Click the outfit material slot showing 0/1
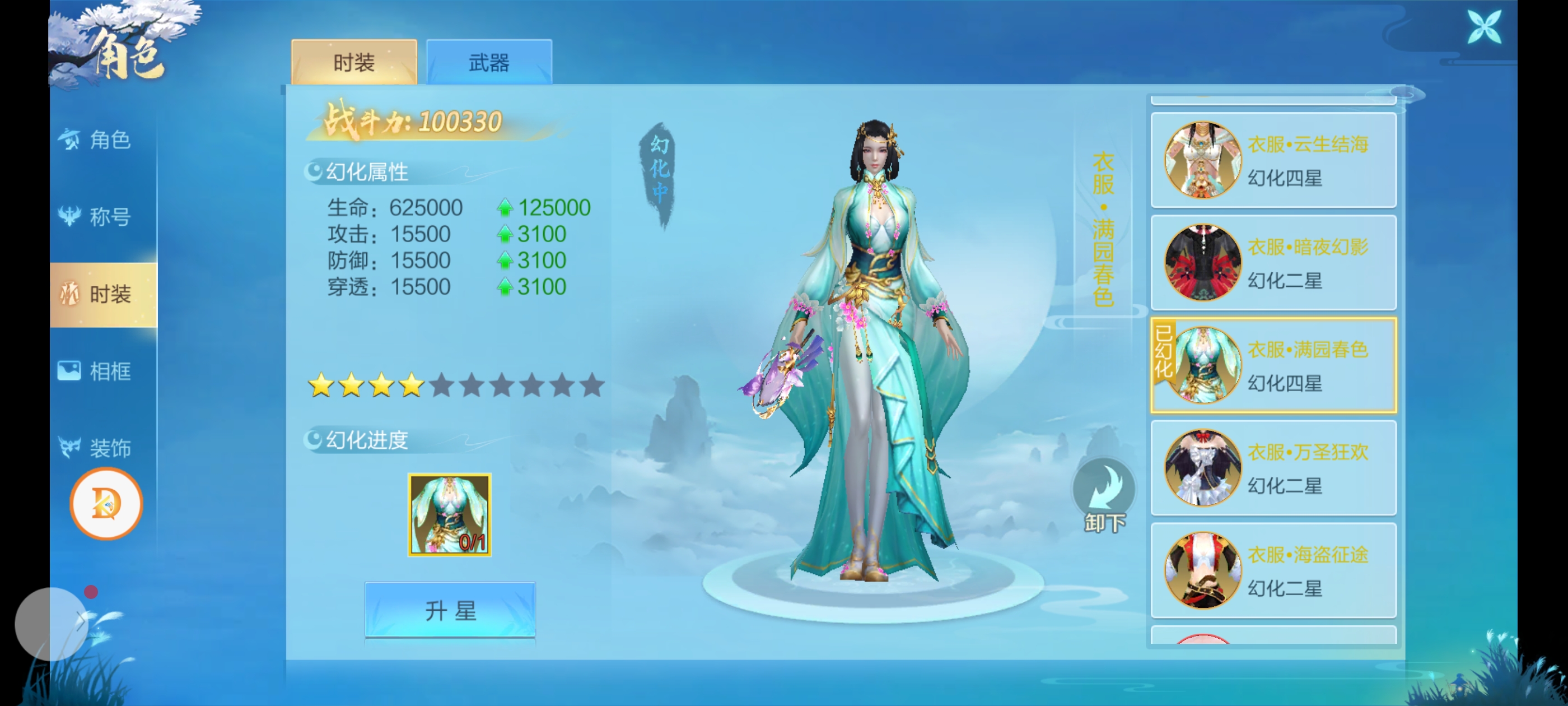This screenshot has height=706, width=1568. (x=449, y=515)
